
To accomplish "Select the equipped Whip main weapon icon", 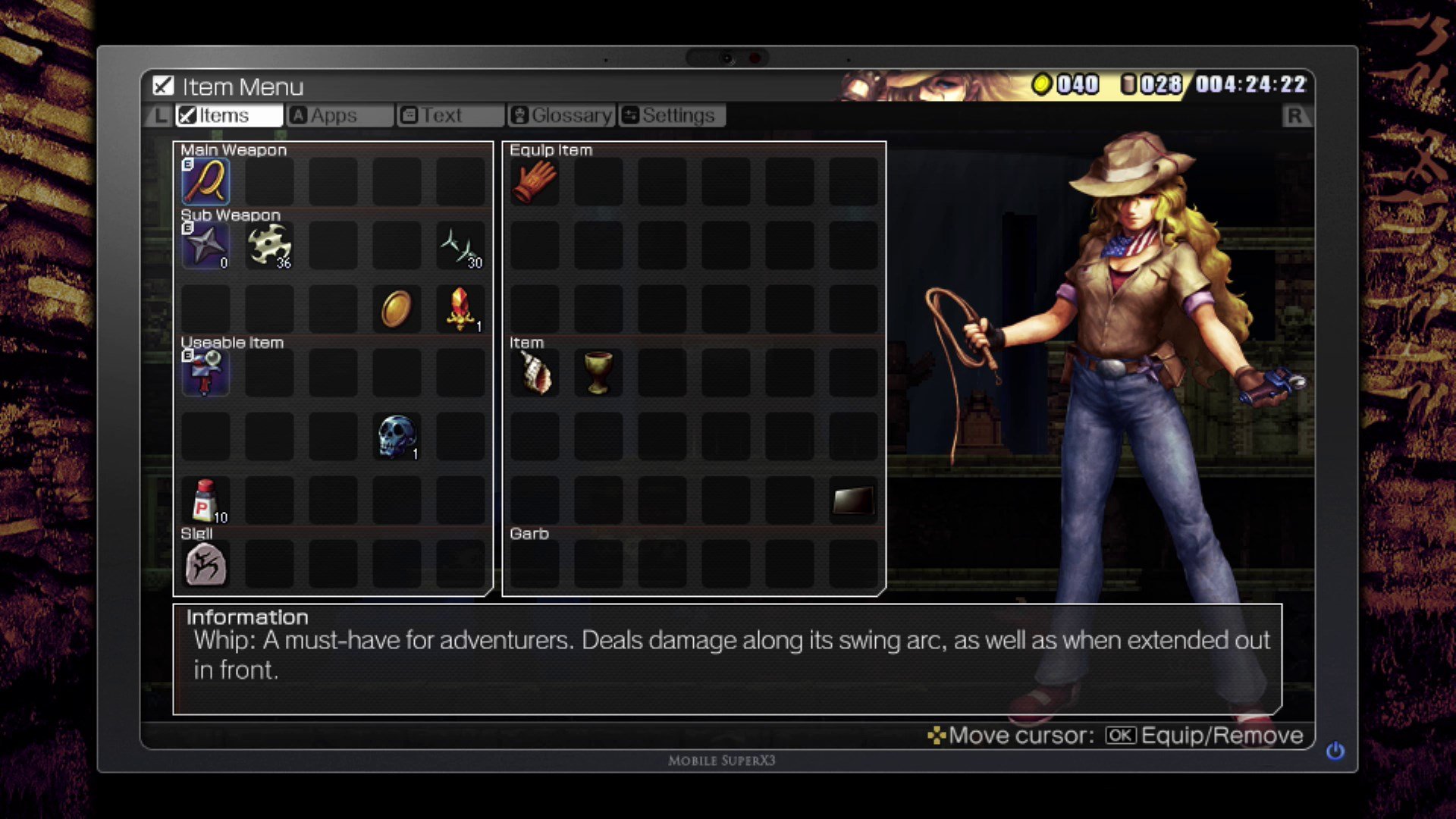I will point(205,180).
